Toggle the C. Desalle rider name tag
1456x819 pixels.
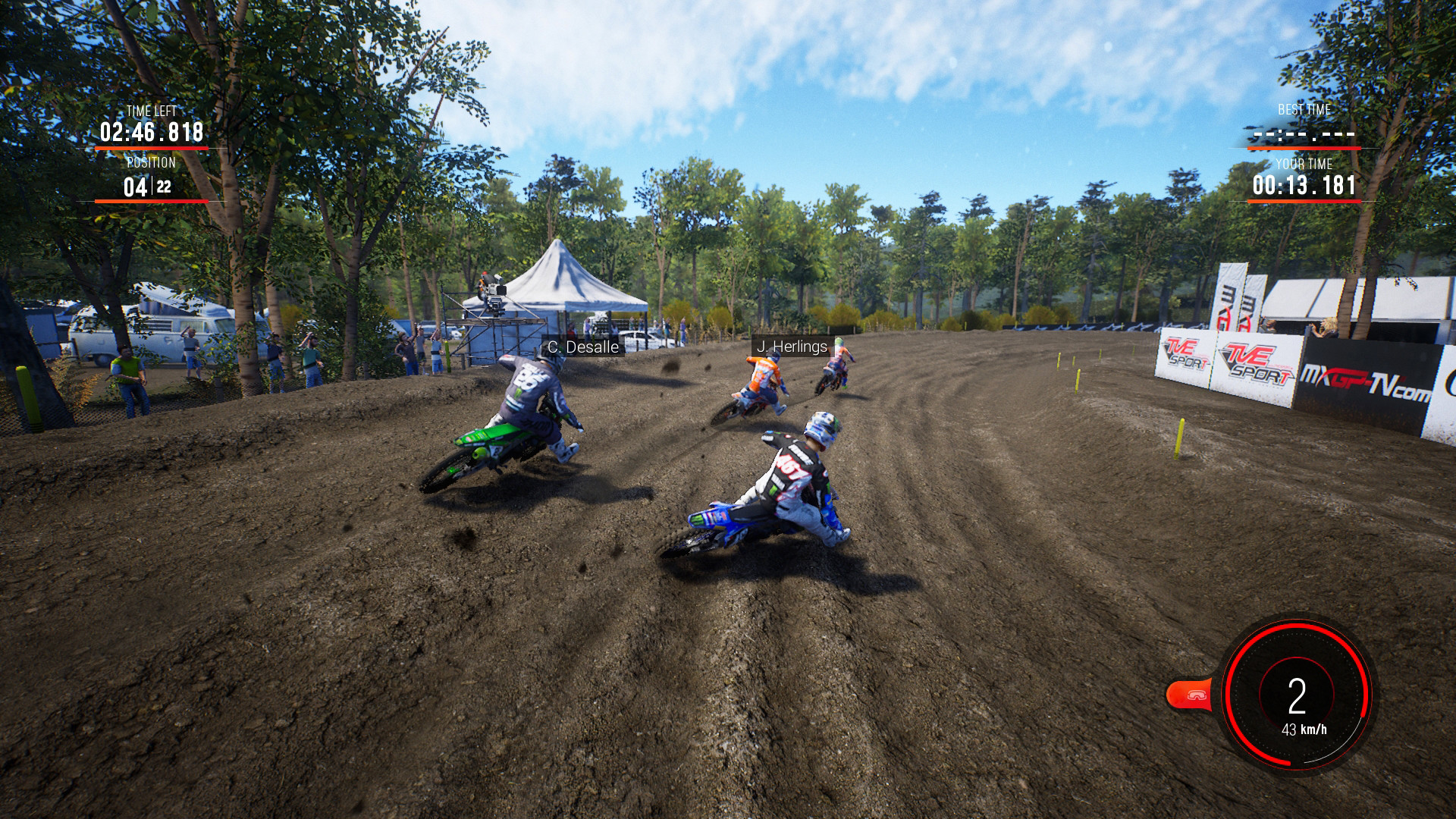pos(582,347)
